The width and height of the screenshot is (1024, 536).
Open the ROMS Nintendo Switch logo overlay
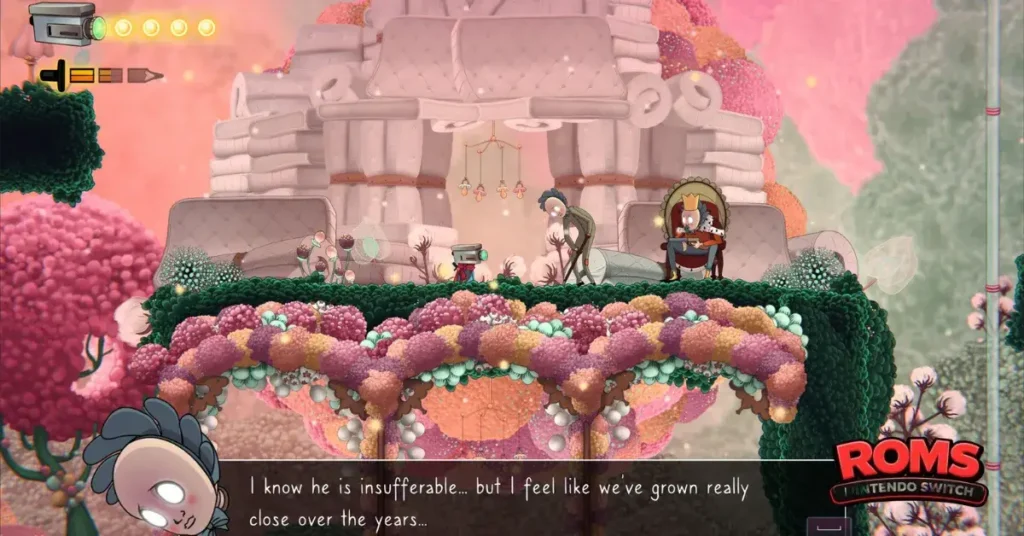910,470
